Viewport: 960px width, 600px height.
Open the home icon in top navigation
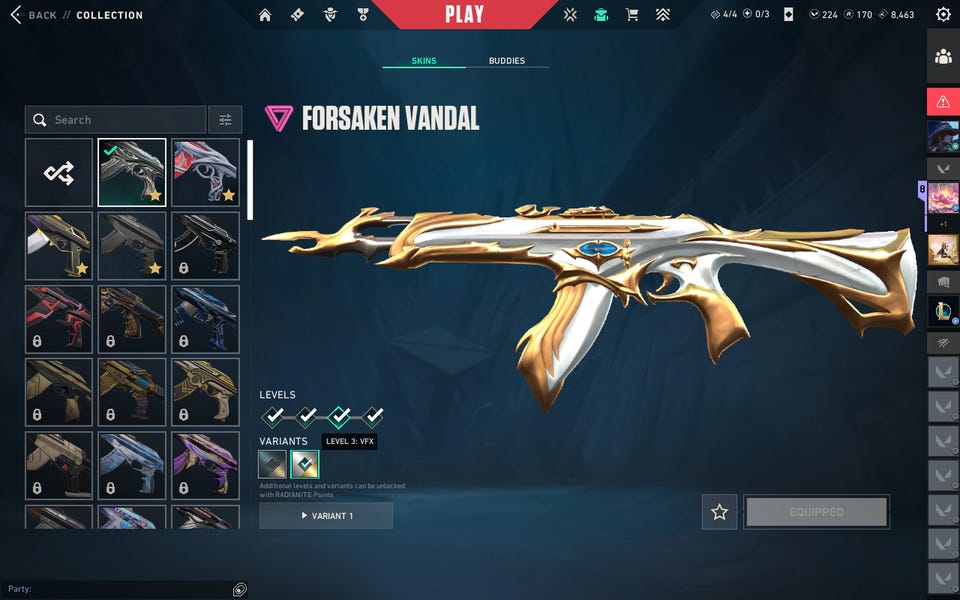coord(265,15)
